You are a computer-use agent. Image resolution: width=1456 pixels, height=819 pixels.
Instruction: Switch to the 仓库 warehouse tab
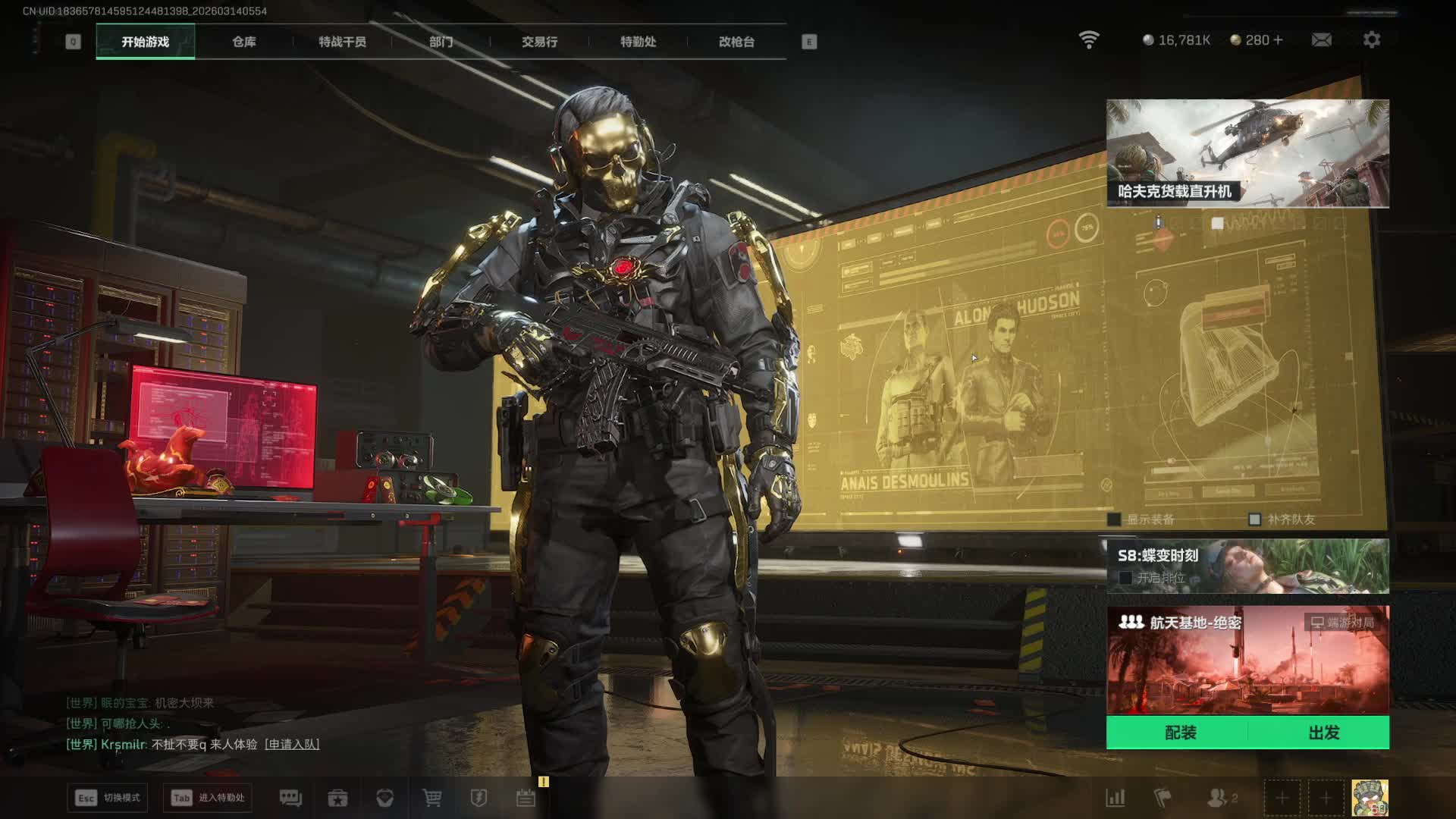(x=243, y=42)
